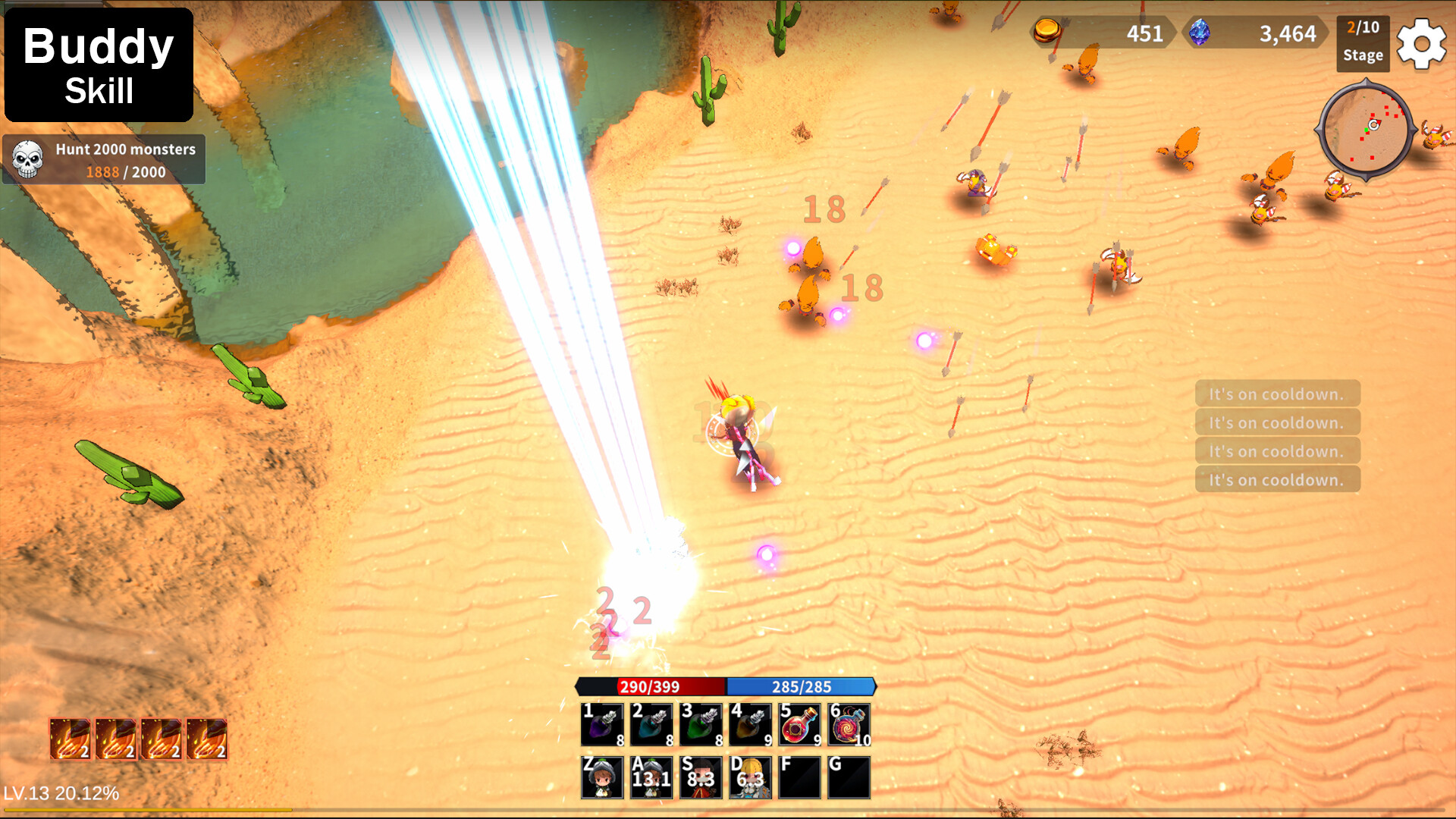The width and height of the screenshot is (1456, 819).
Task: Trigger the red-robed buddy skill S
Action: point(701,777)
